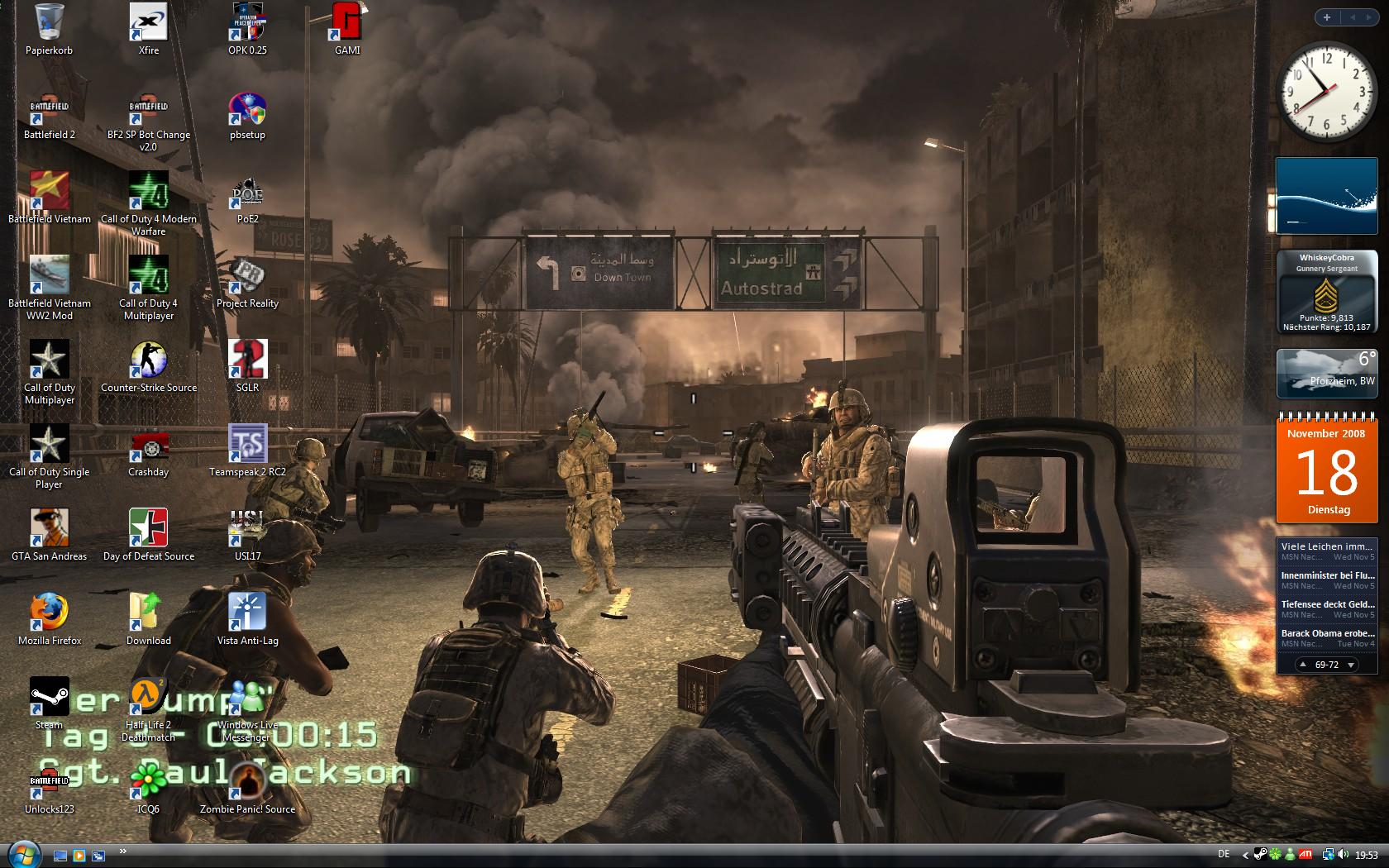This screenshot has height=868, width=1389.
Task: Select the Steam desktop icon
Action: pyautogui.click(x=49, y=698)
